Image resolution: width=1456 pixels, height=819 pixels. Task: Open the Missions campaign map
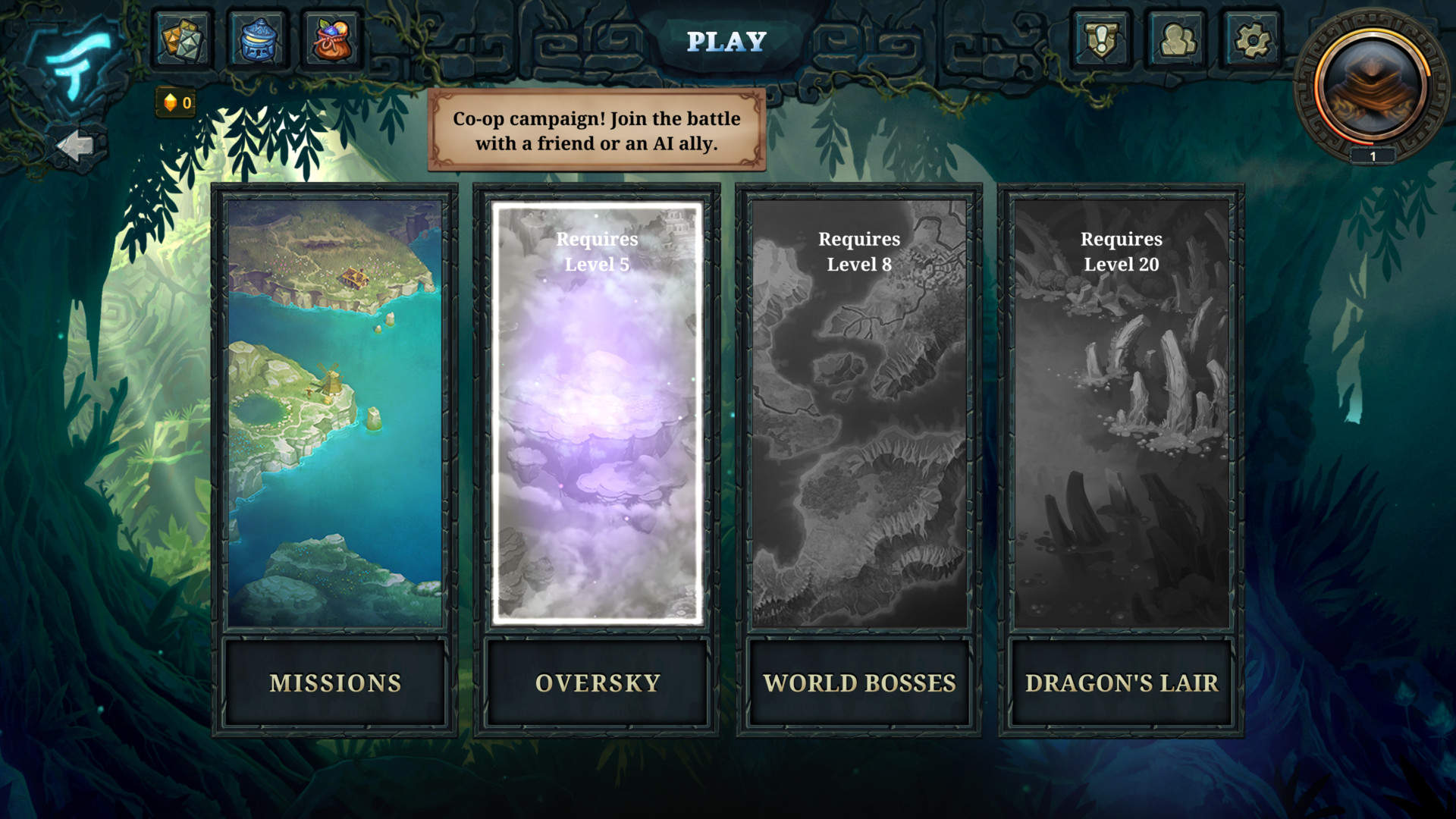pyautogui.click(x=334, y=413)
